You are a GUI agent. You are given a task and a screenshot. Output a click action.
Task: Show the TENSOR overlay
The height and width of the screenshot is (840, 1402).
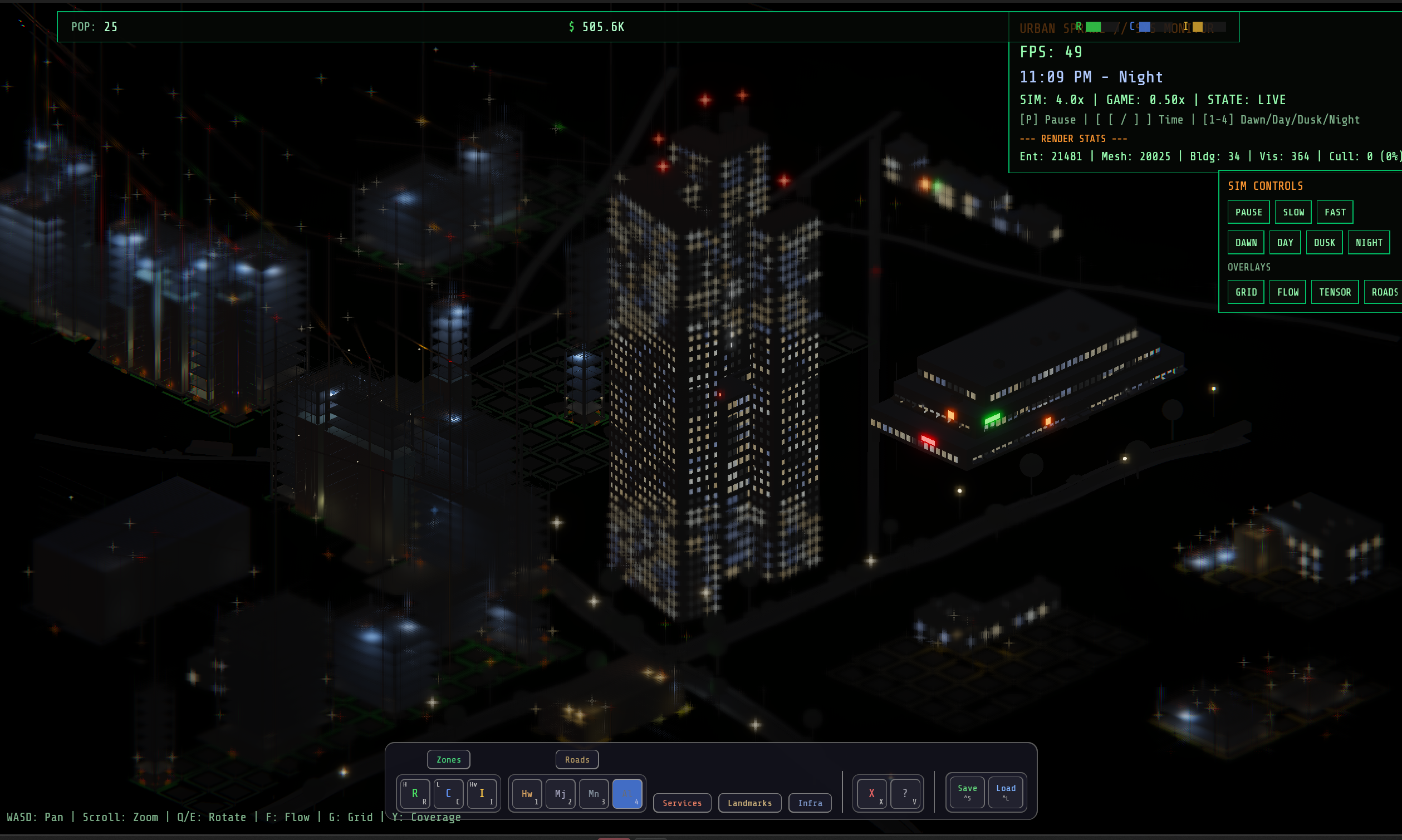point(1335,292)
